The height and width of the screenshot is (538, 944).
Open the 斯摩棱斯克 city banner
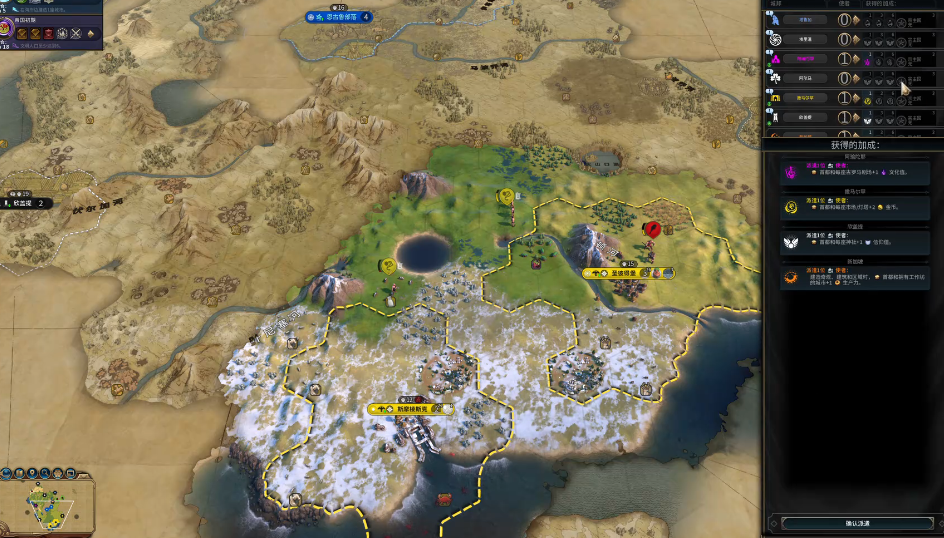[x=411, y=409]
